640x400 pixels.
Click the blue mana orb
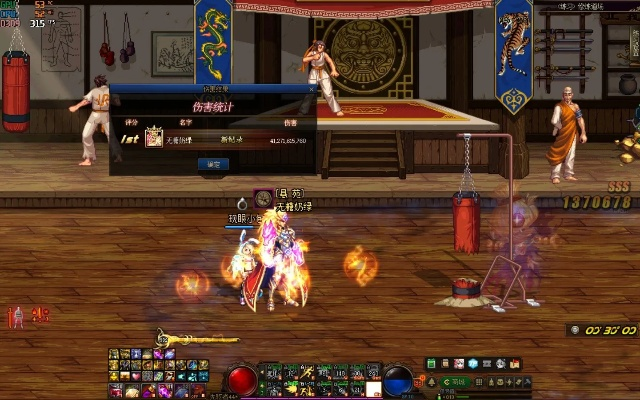(x=398, y=380)
